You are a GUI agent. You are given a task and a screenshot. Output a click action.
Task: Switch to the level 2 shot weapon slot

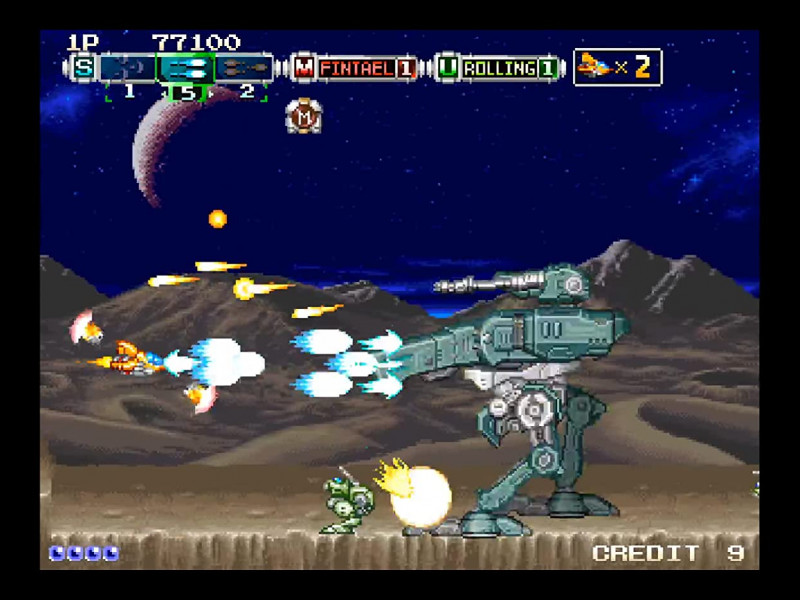click(243, 68)
